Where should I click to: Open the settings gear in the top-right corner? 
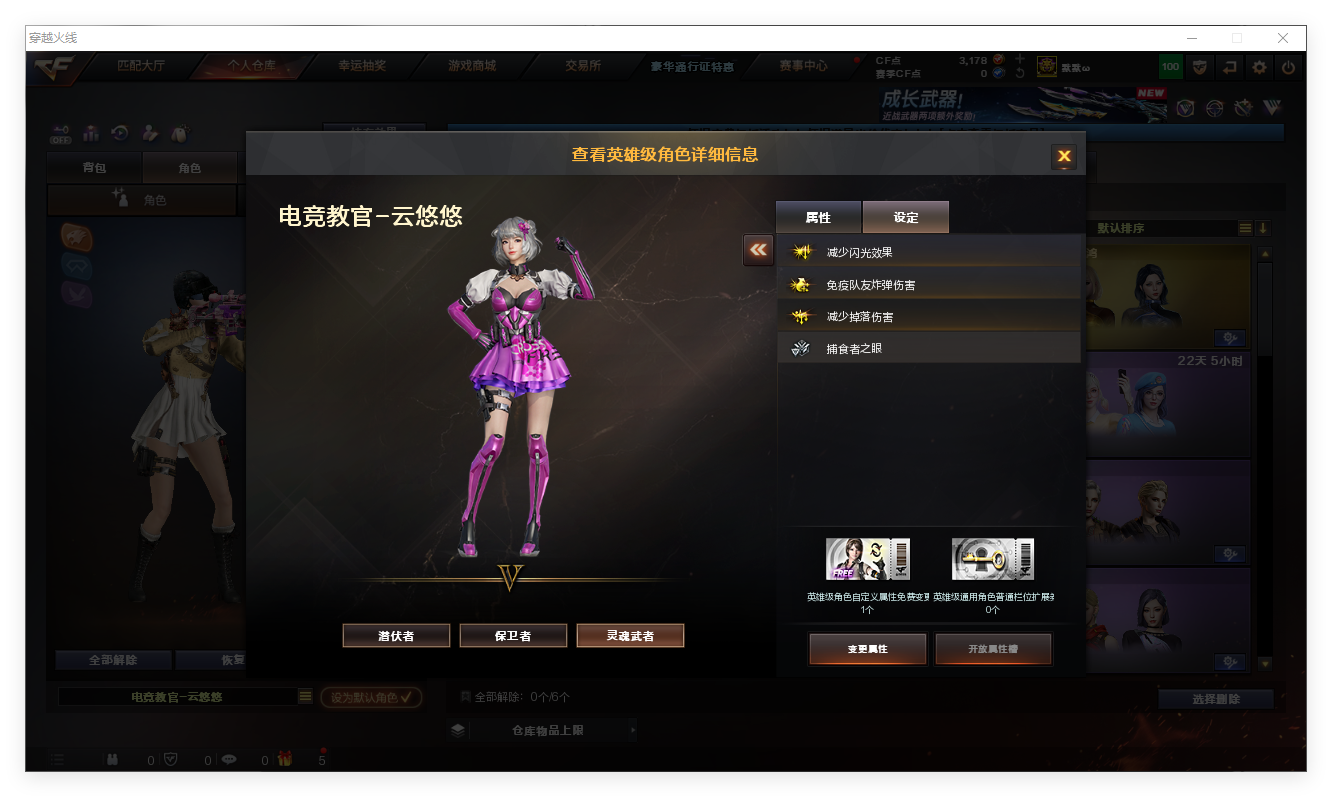(x=1257, y=66)
